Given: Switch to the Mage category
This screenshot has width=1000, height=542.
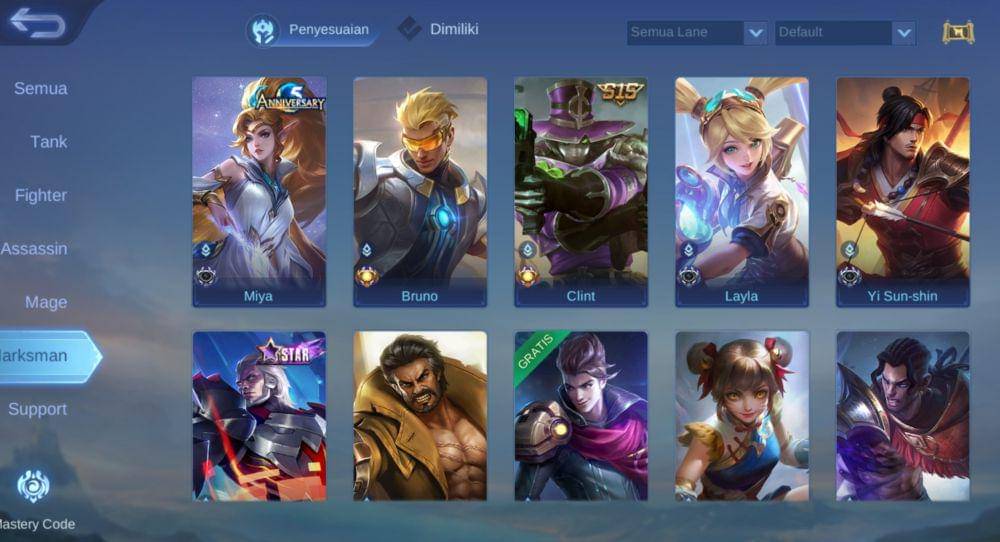Looking at the screenshot, I should (x=46, y=303).
